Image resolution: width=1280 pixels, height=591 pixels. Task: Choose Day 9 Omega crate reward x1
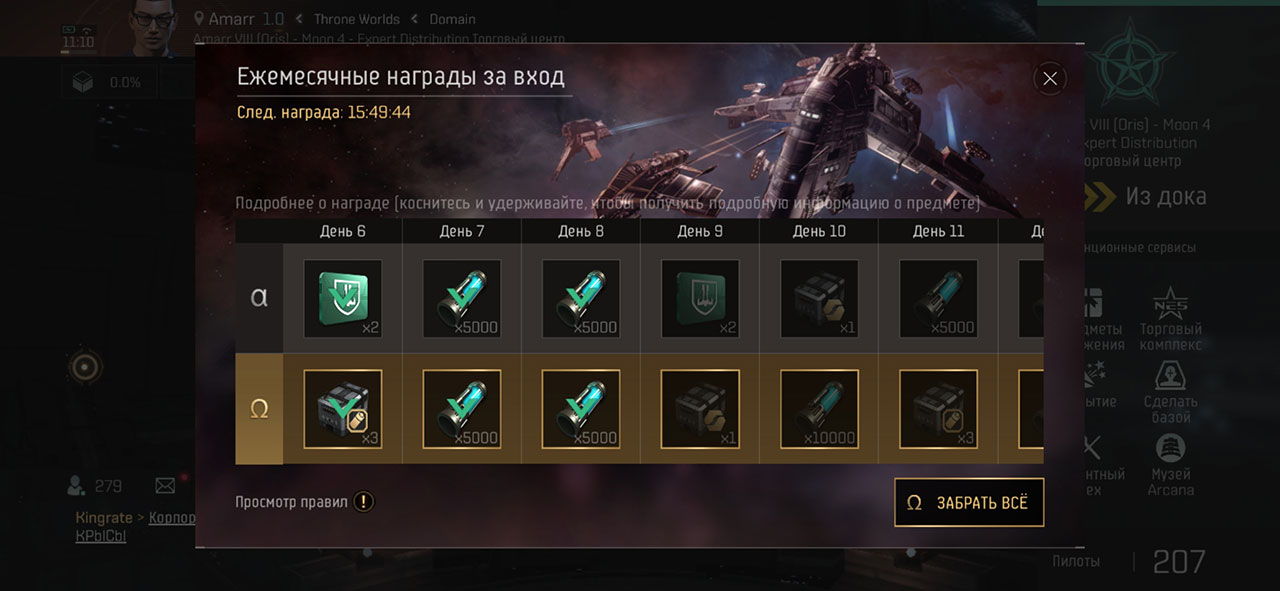tap(700, 408)
